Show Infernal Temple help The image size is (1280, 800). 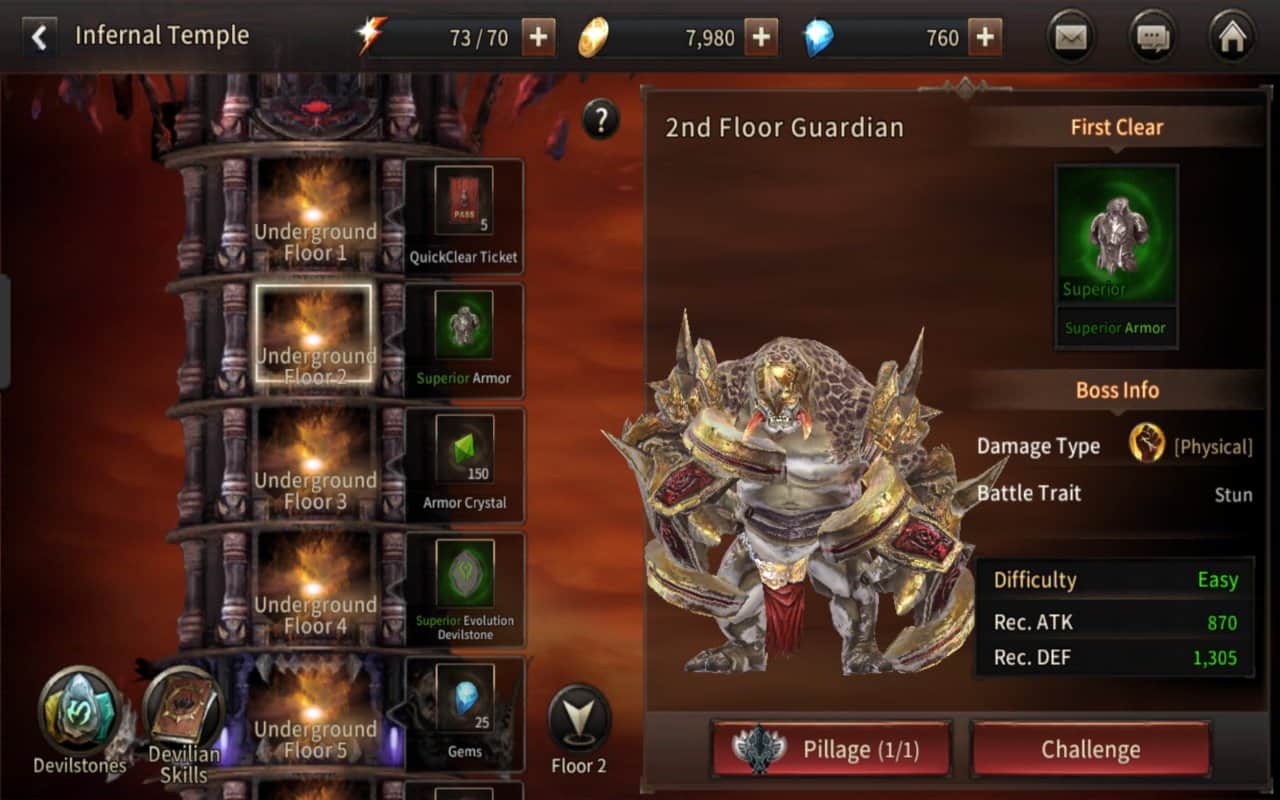pos(600,121)
